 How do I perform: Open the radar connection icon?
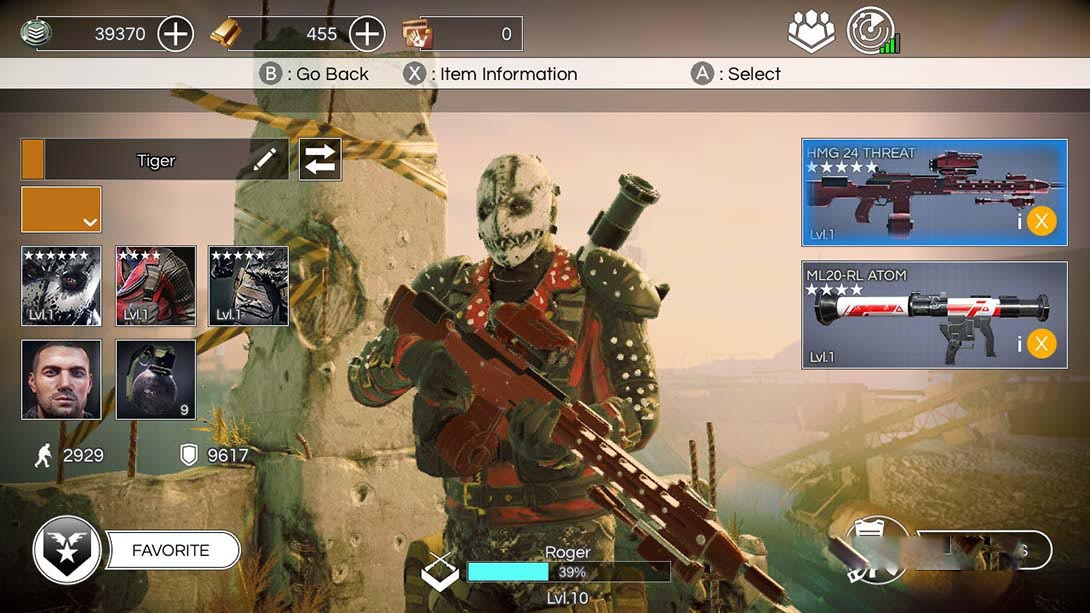pos(872,31)
